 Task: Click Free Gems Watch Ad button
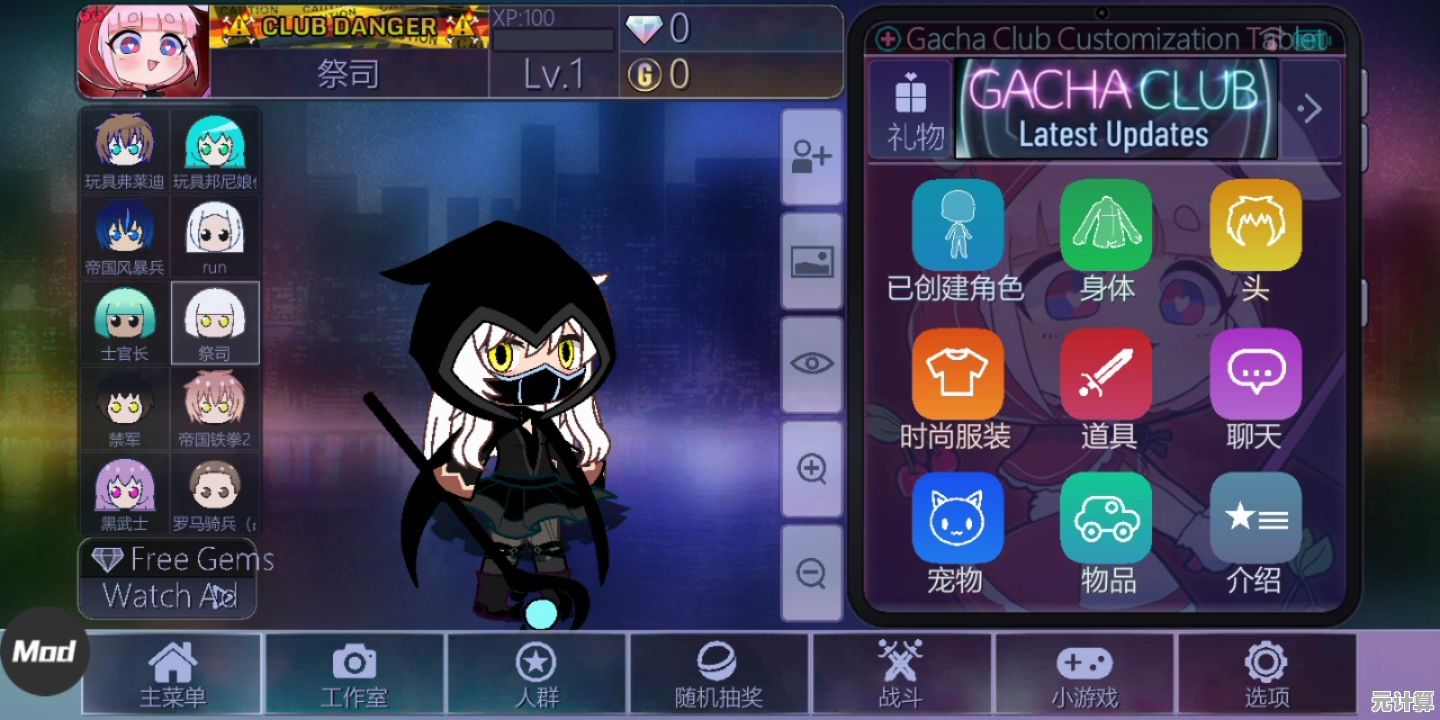pyautogui.click(x=168, y=578)
